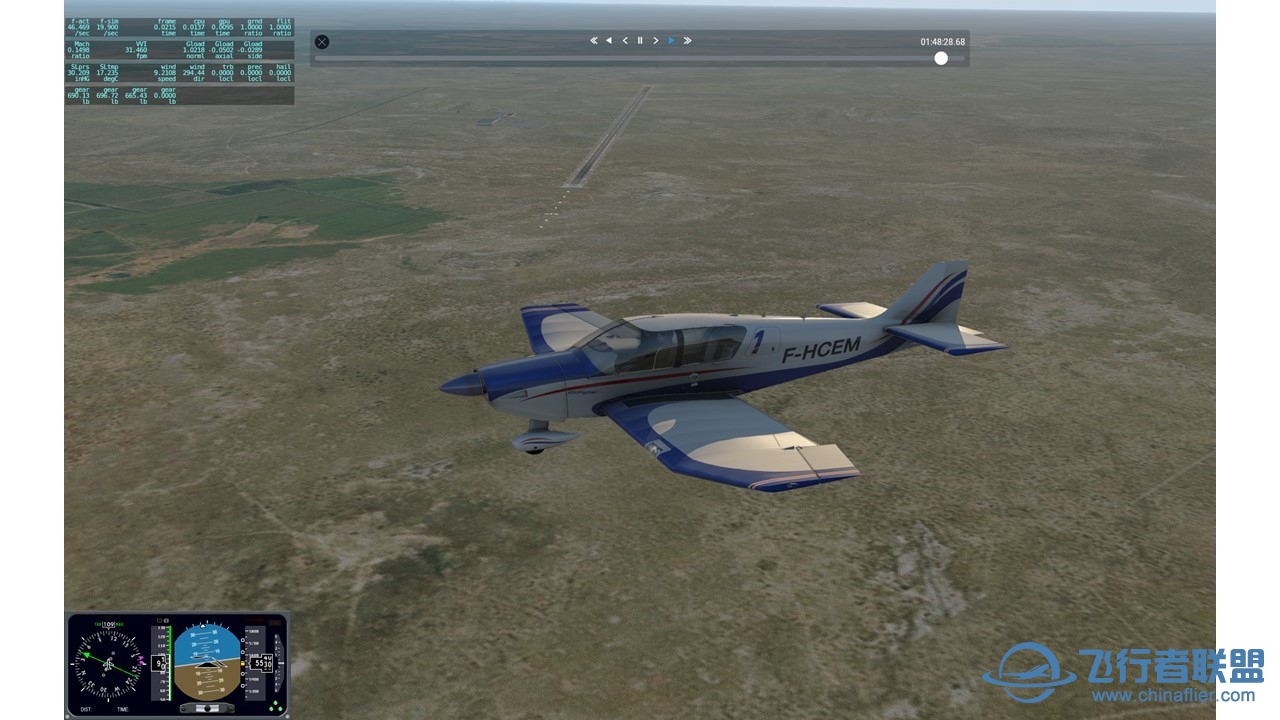
Task: Fast forward the replay with double-right arrows
Action: coord(687,41)
